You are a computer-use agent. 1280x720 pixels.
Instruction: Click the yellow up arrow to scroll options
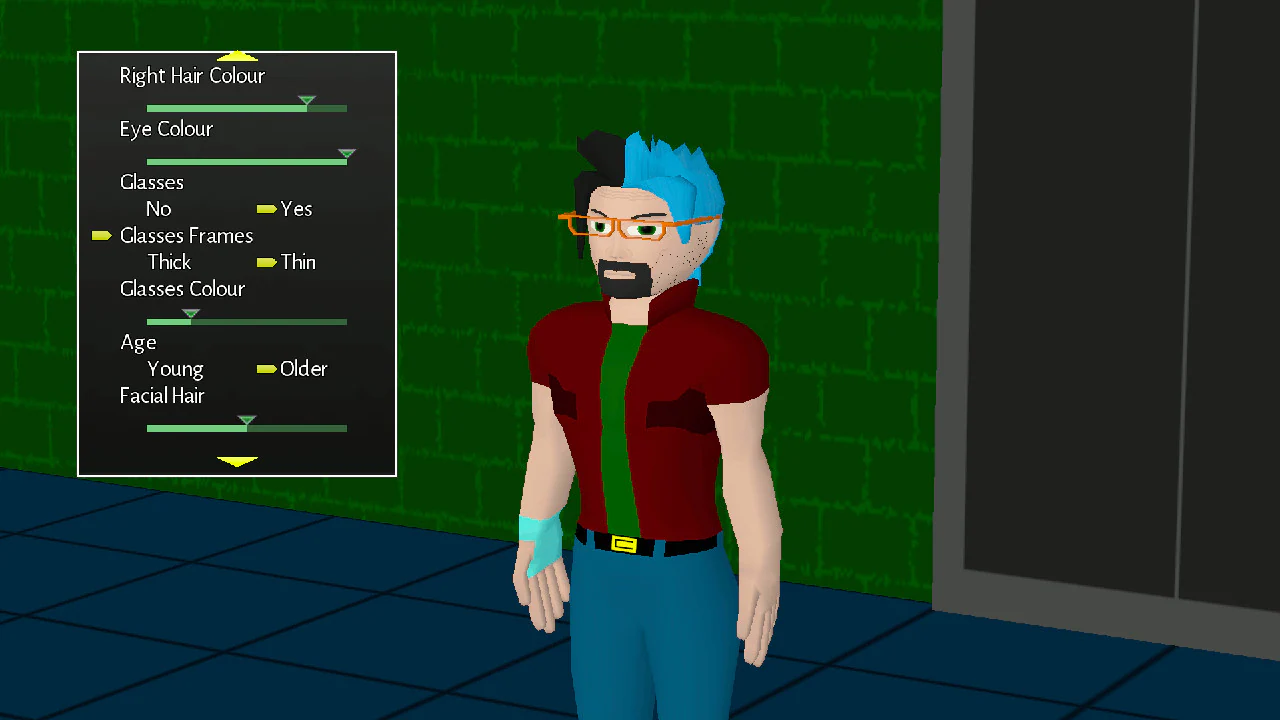(237, 56)
